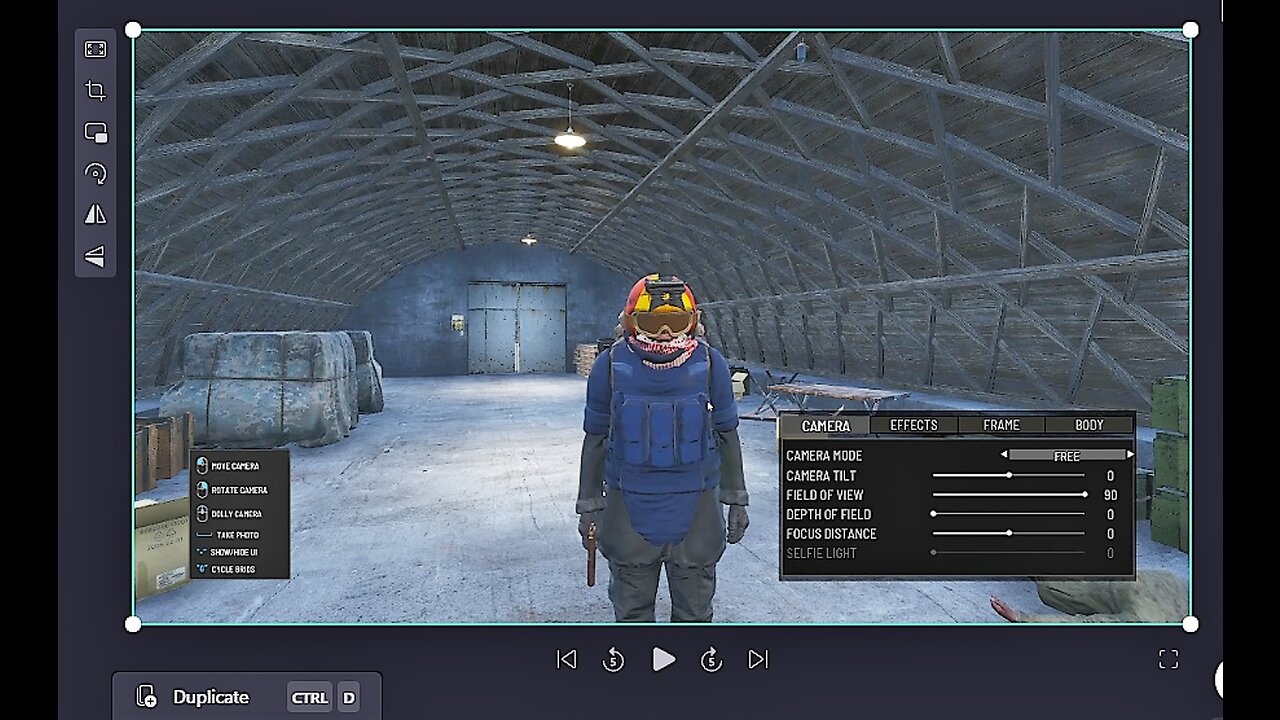Click the Duplicate icon at bottom left
This screenshot has height=720, width=1280.
(147, 697)
